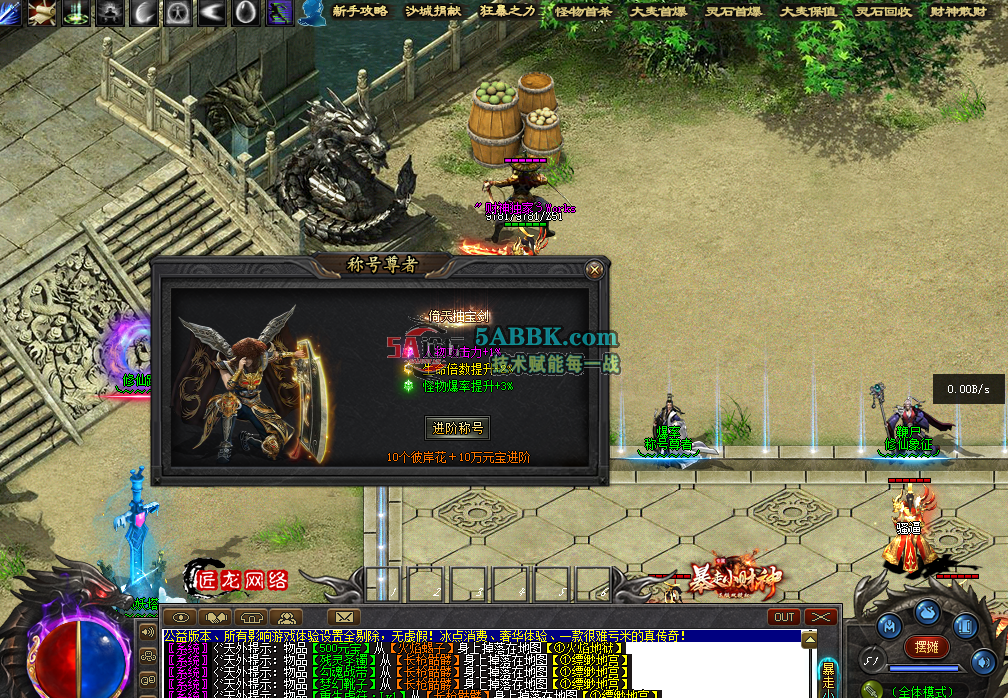Select the 狂暴之力 menu entry

point(508,11)
